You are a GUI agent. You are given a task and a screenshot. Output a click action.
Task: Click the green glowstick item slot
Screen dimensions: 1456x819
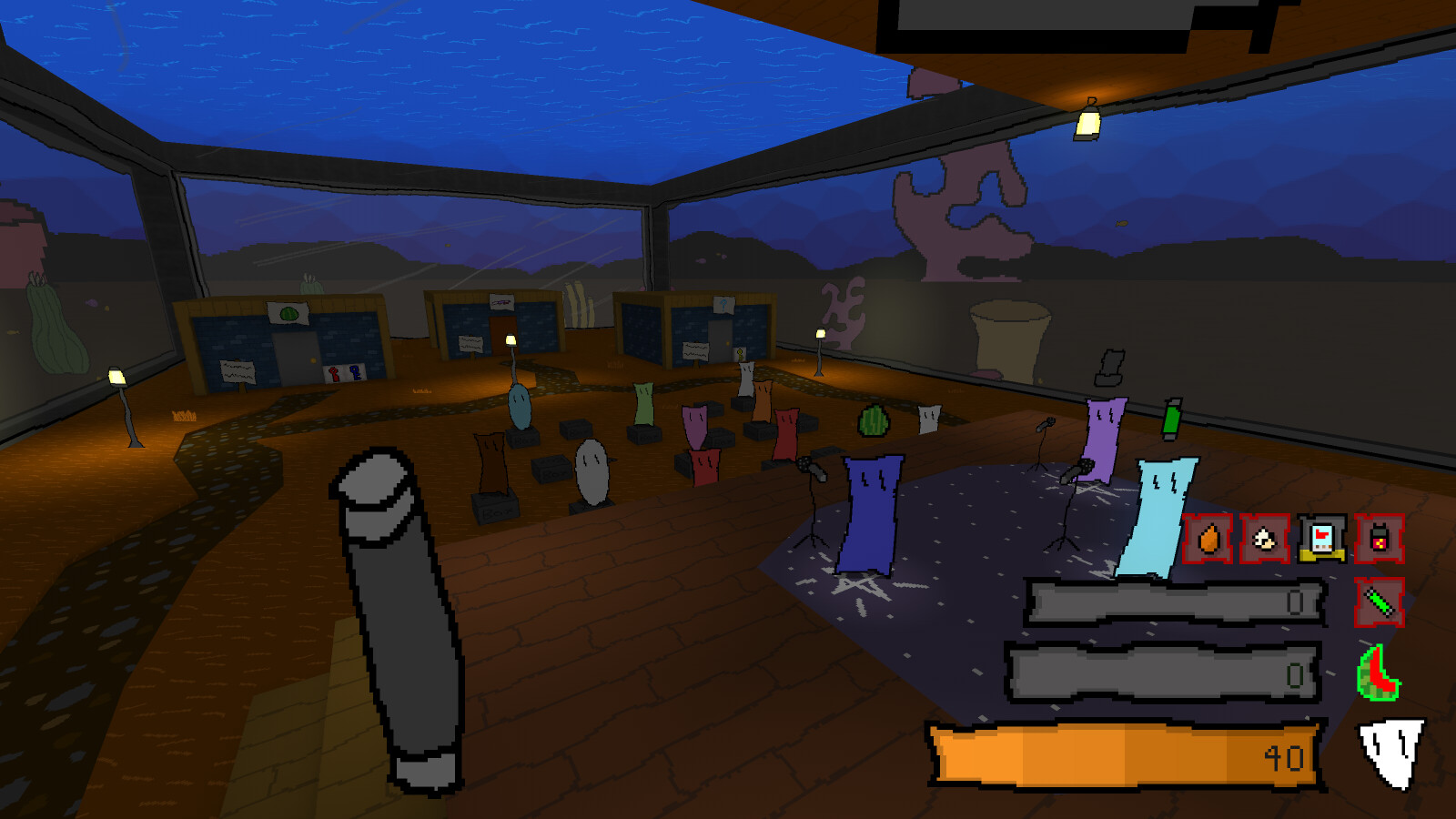pos(1380,602)
